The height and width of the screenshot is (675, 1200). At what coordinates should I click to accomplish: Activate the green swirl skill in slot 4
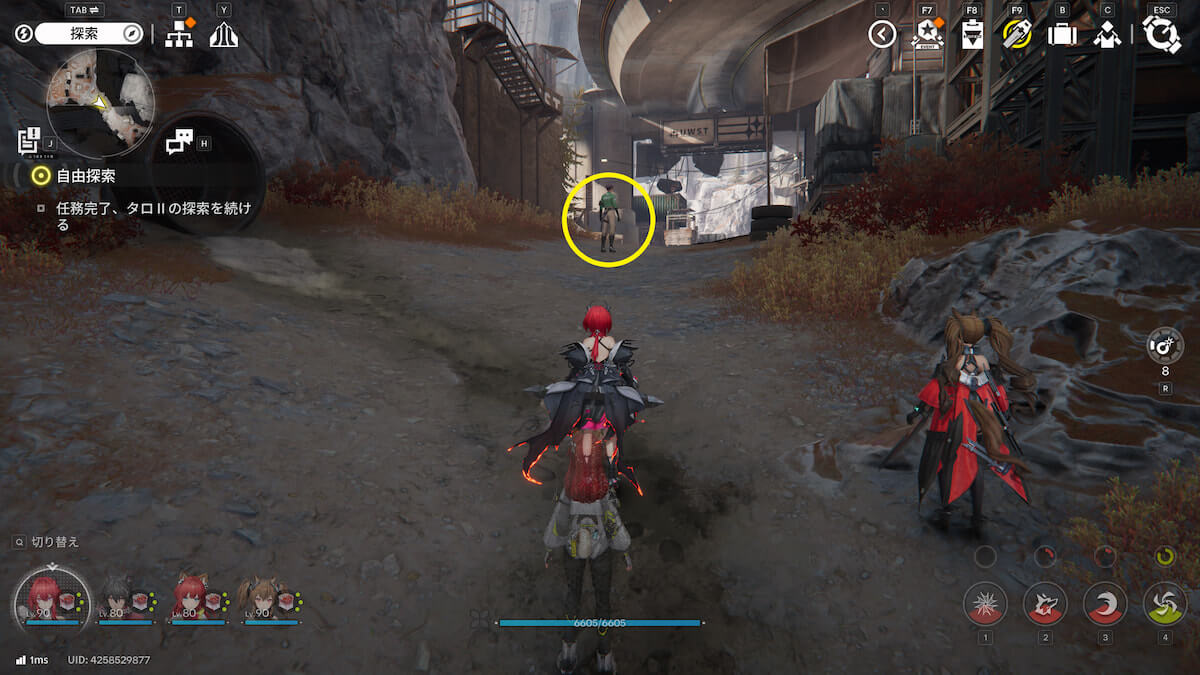point(1165,604)
